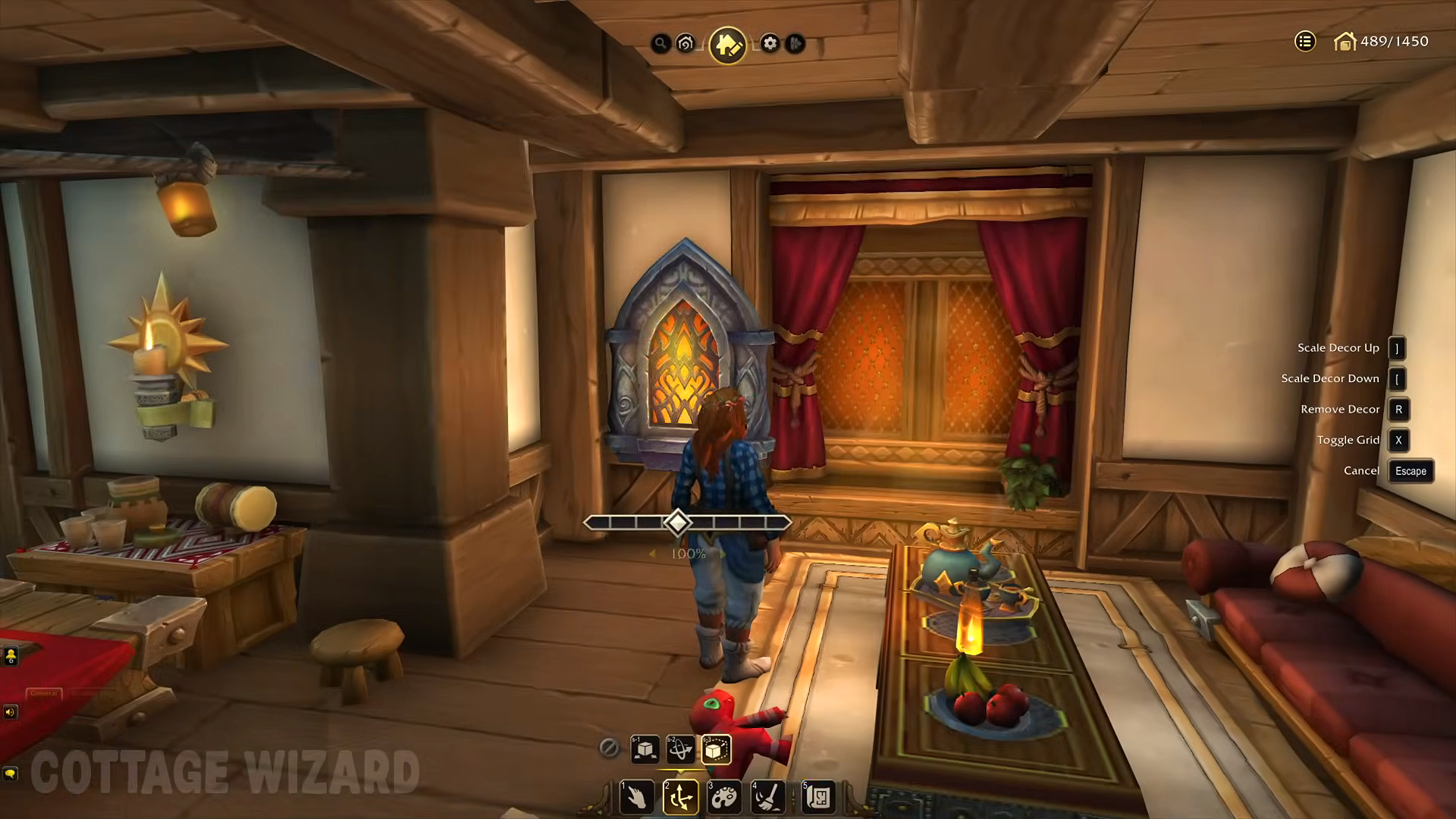Activate the move and rotate arrows tool

click(680, 797)
